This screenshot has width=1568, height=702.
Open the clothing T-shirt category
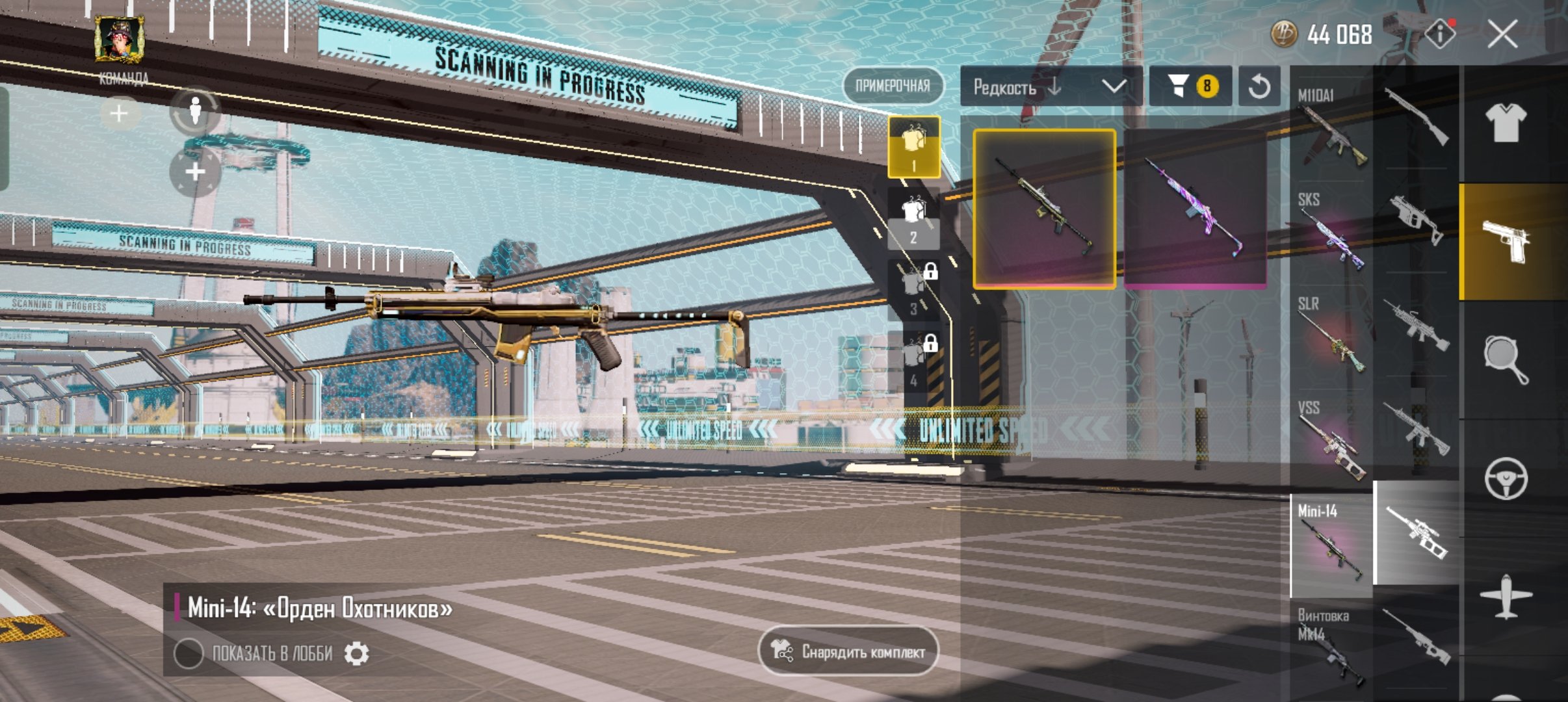click(1506, 122)
